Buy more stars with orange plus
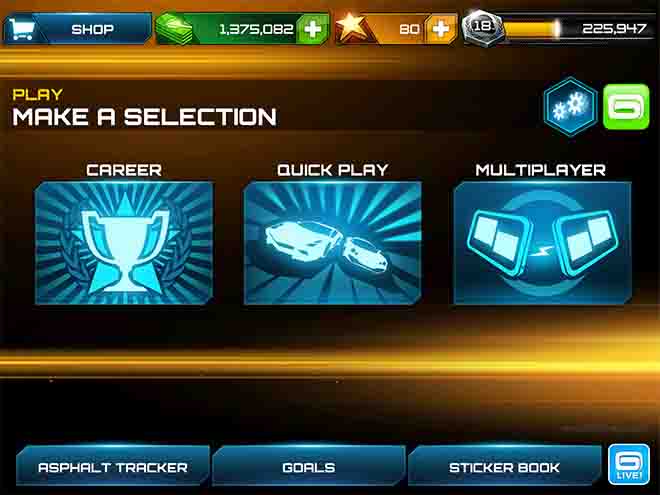The height and width of the screenshot is (495, 660). tap(440, 29)
